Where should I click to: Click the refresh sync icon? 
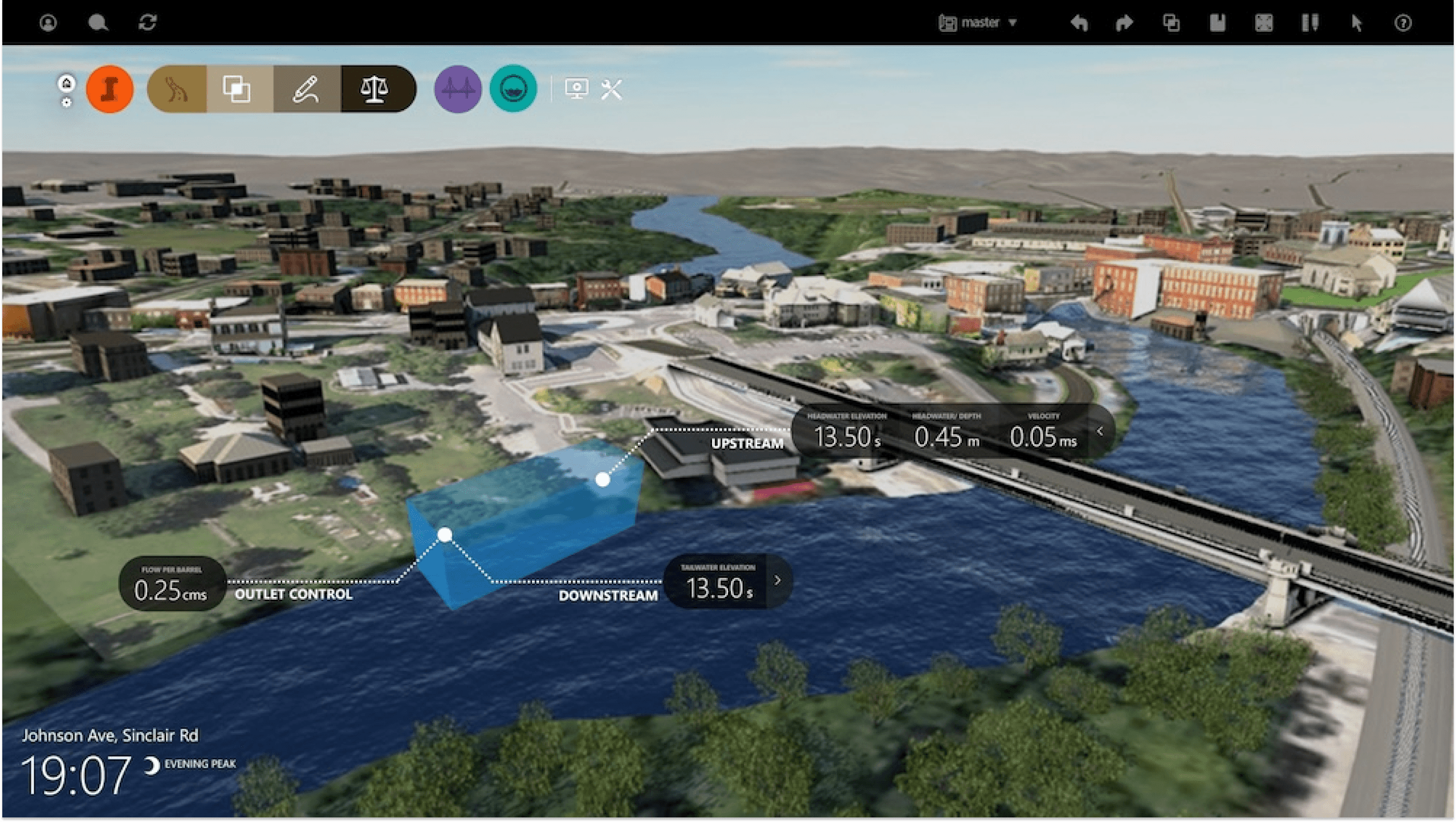pos(148,22)
